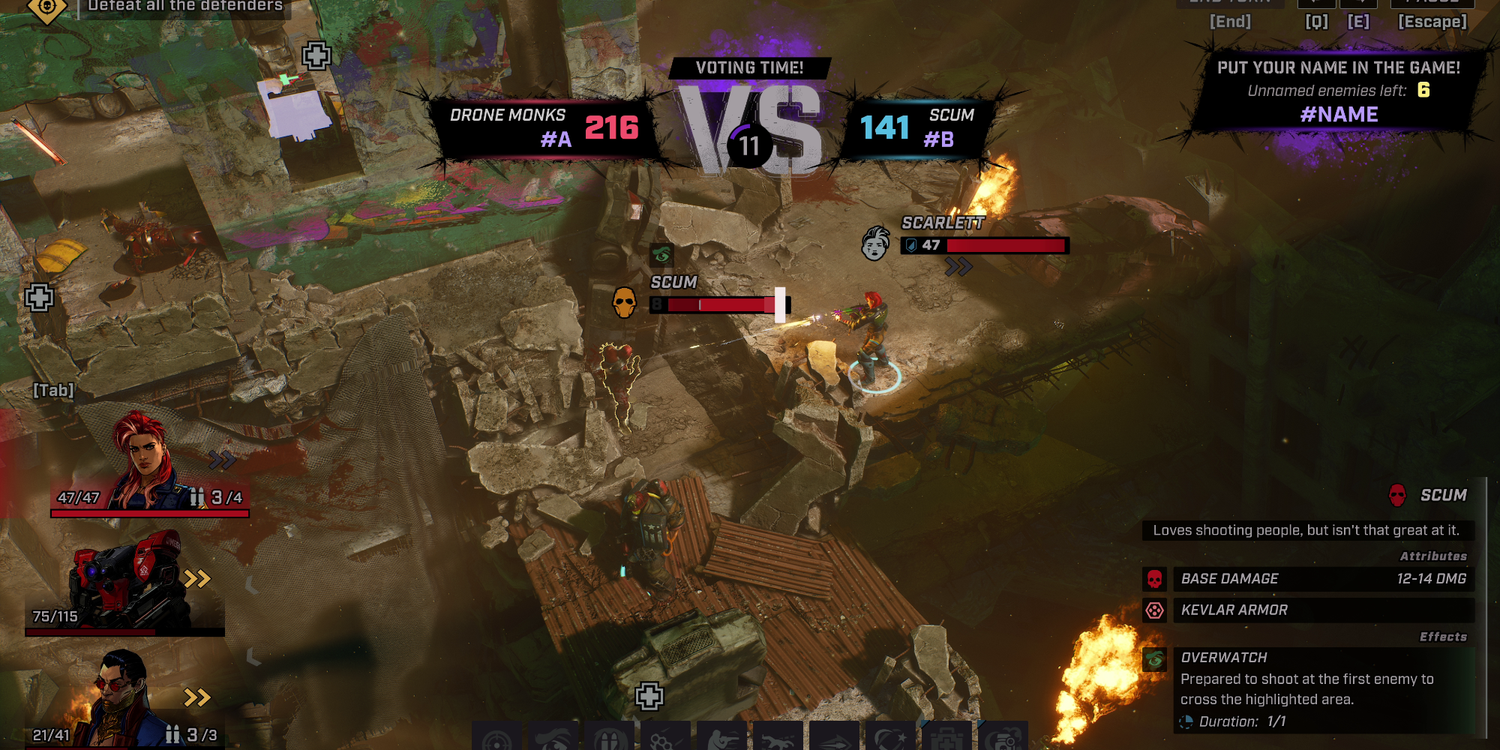Click Scarlett's head icon above her unit
This screenshot has width=1500, height=750.
(x=876, y=243)
